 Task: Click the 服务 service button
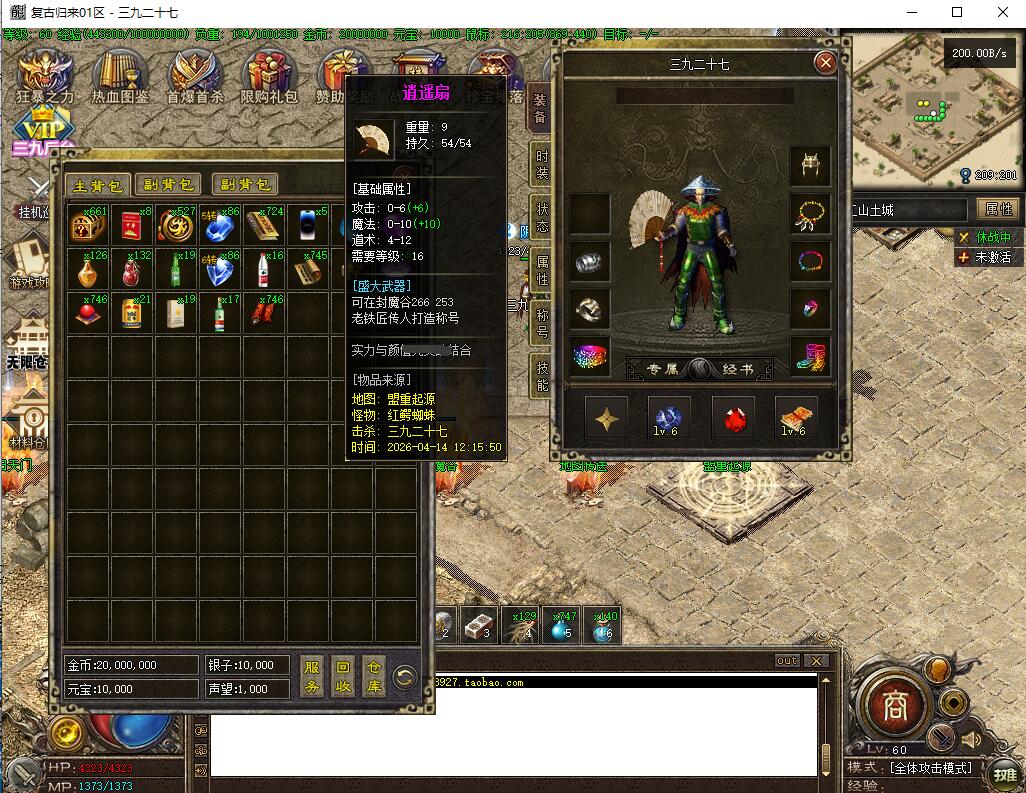click(x=312, y=677)
